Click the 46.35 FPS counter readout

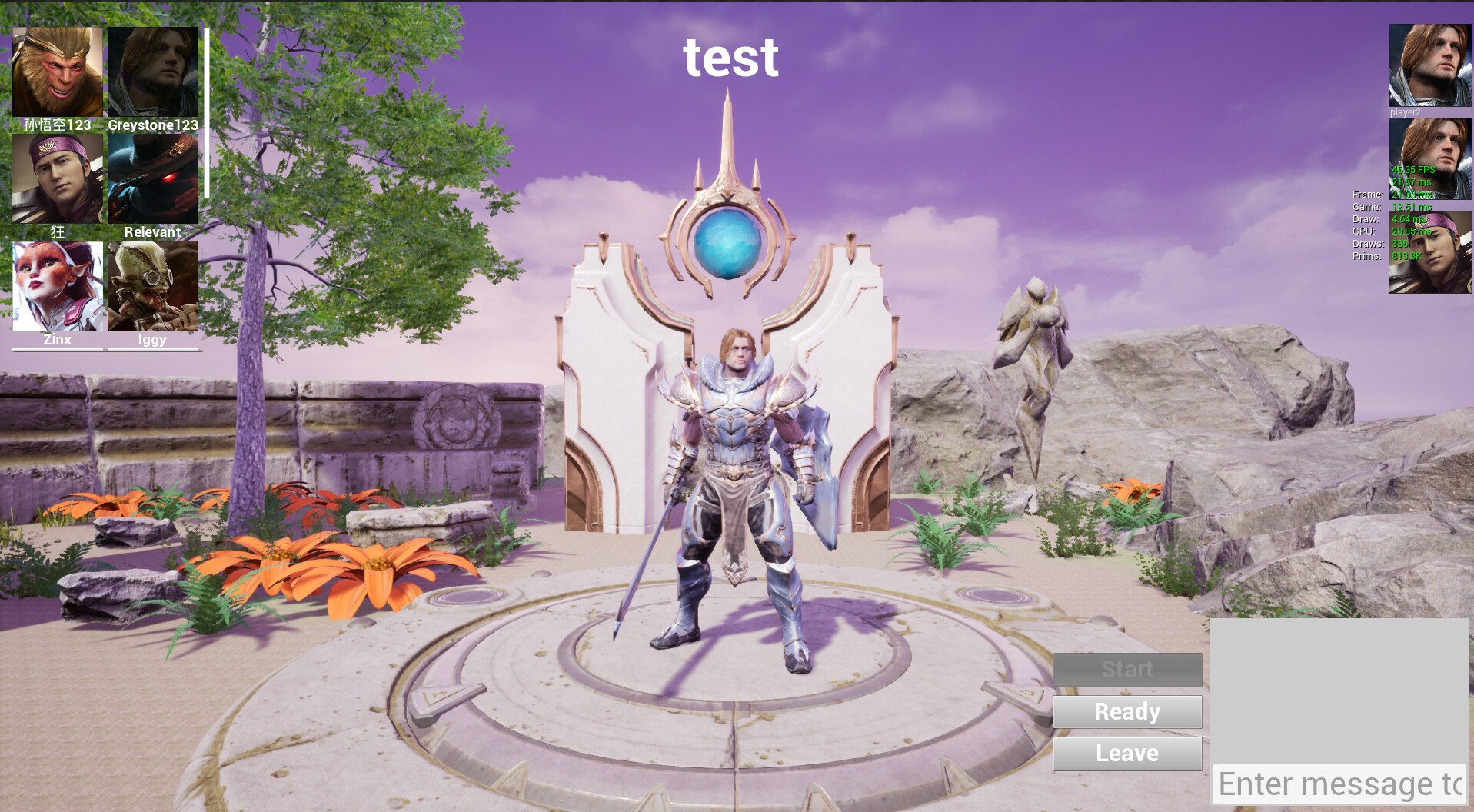point(1412,171)
